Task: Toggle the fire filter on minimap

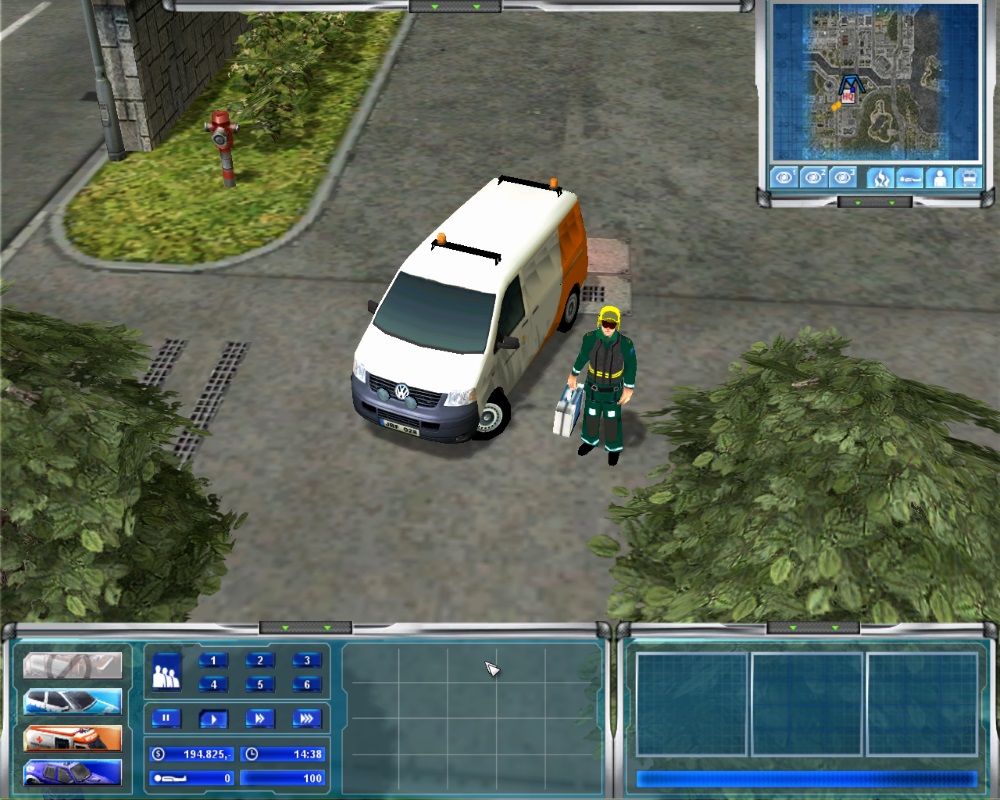Action: pos(881,178)
